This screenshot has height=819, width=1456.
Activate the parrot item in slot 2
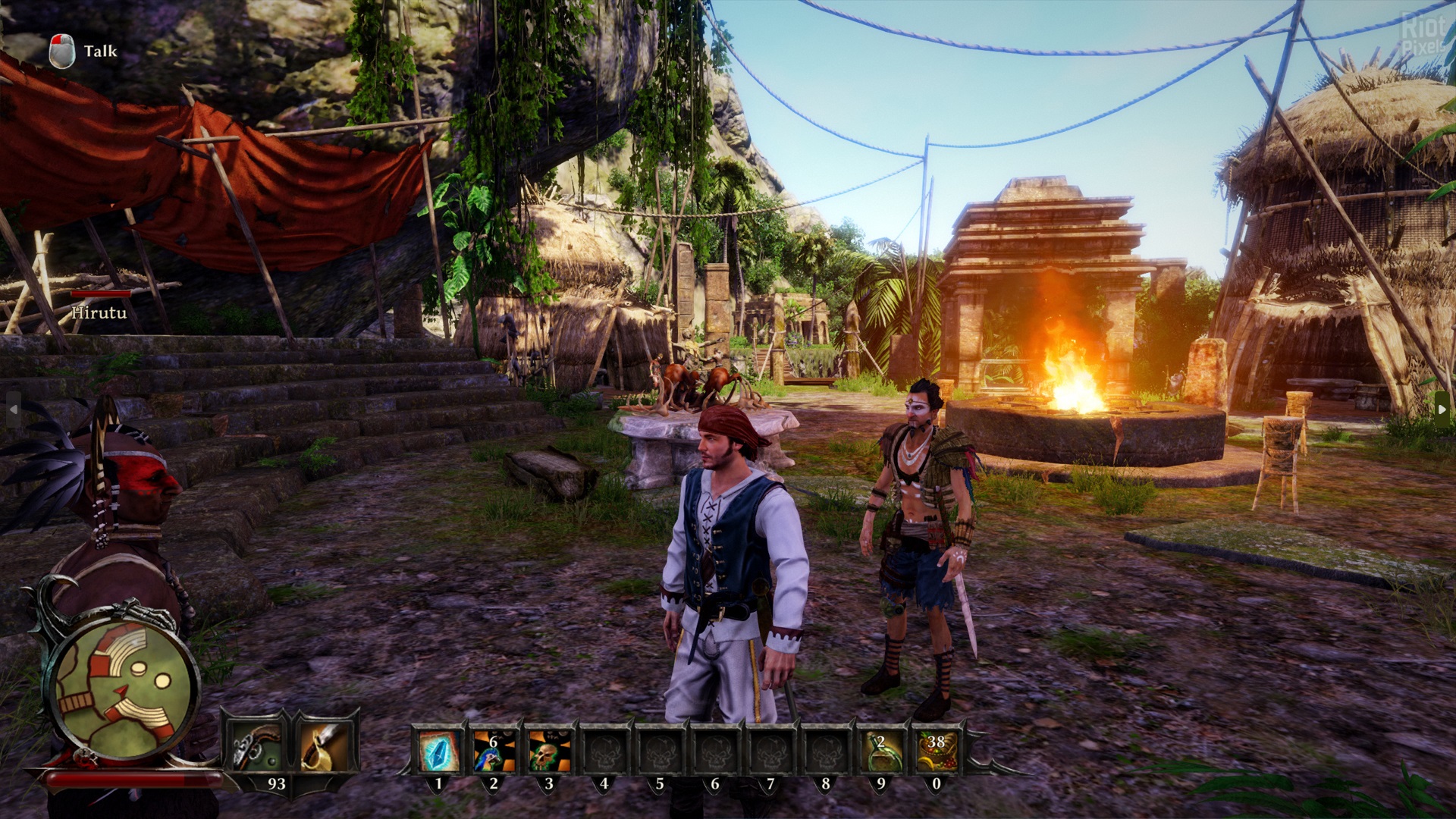[x=493, y=752]
